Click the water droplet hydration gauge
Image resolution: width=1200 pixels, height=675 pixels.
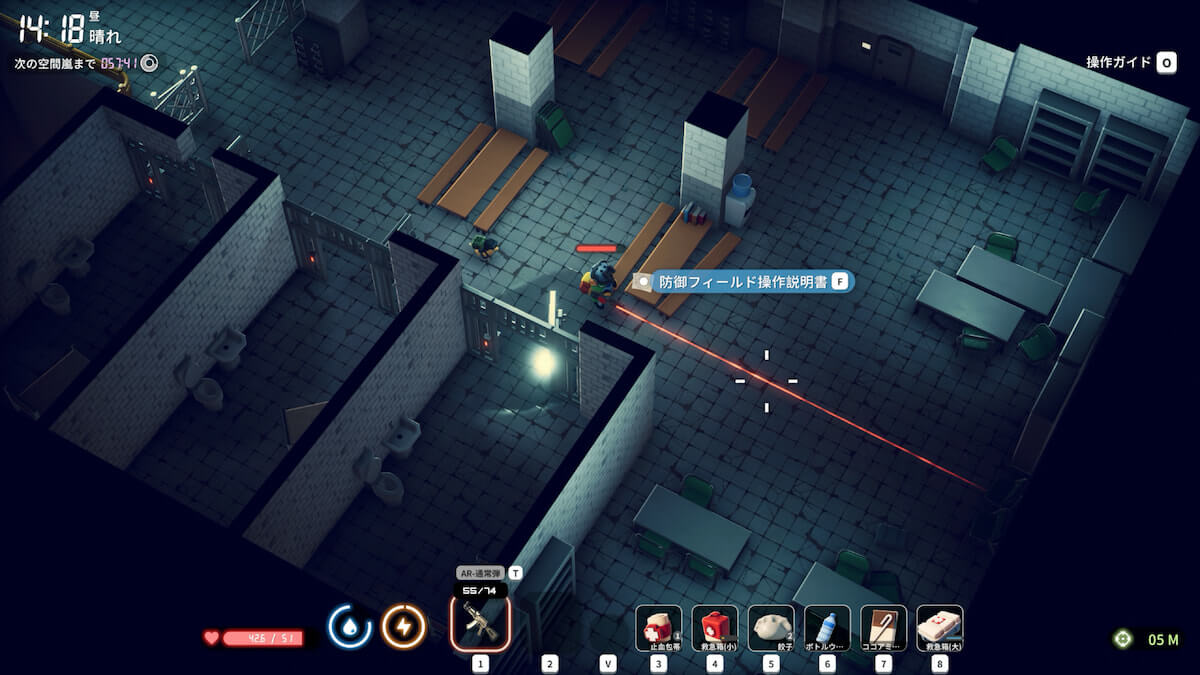[349, 627]
